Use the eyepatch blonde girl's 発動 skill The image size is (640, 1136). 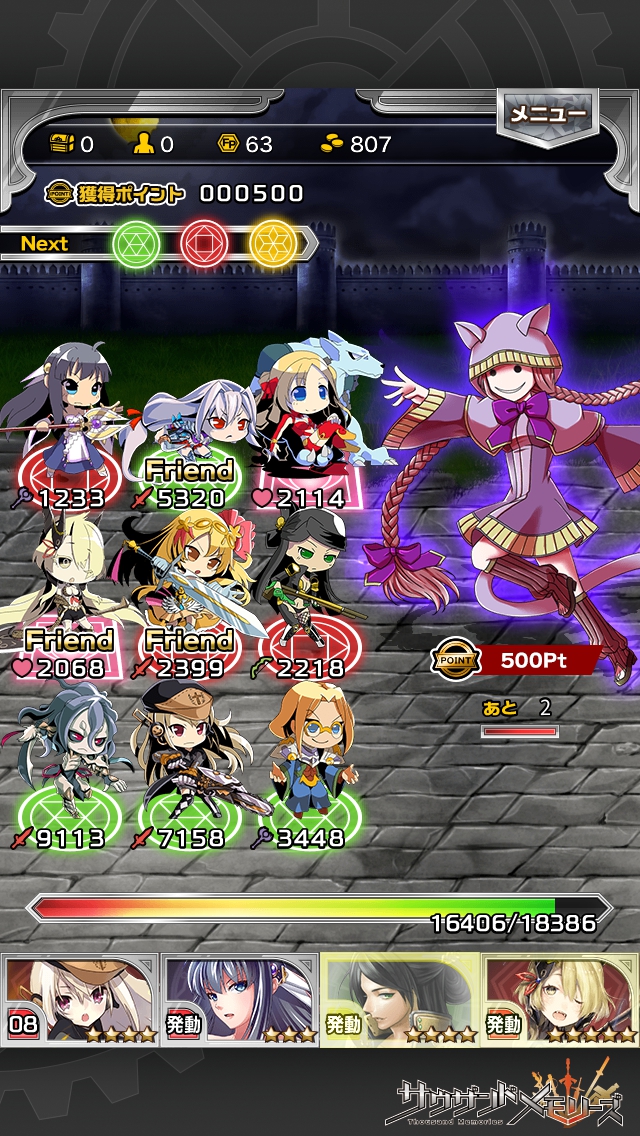tap(560, 998)
